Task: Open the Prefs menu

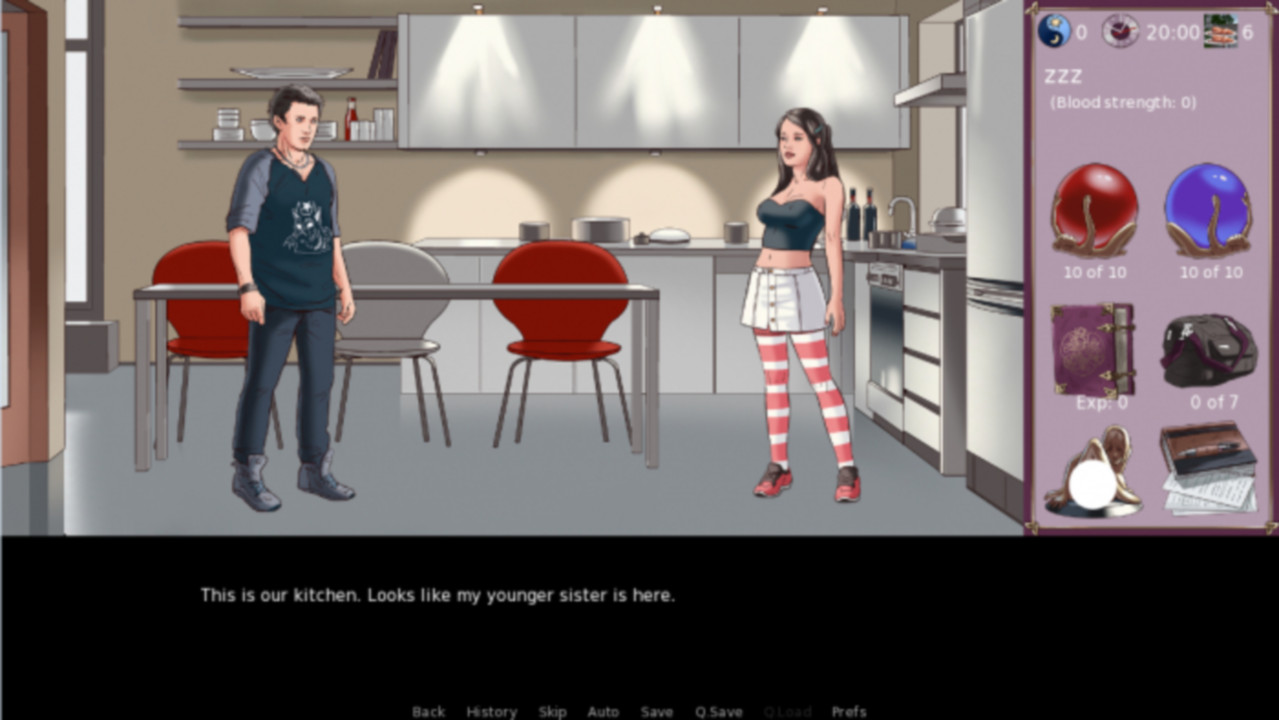Action: [849, 711]
